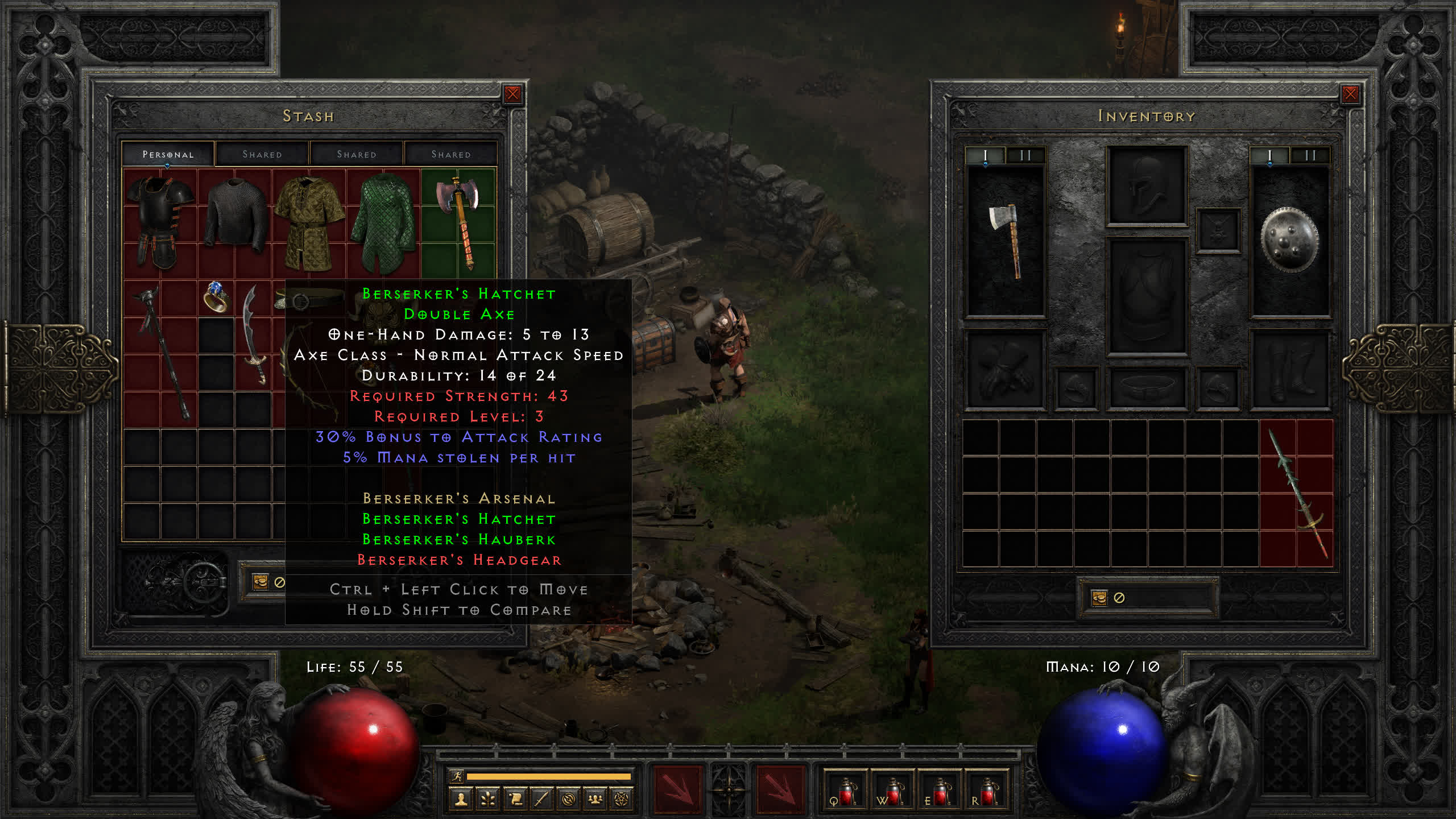Select the green scaled armor in stash
Image resolution: width=1456 pixels, height=819 pixels.
pyautogui.click(x=383, y=222)
